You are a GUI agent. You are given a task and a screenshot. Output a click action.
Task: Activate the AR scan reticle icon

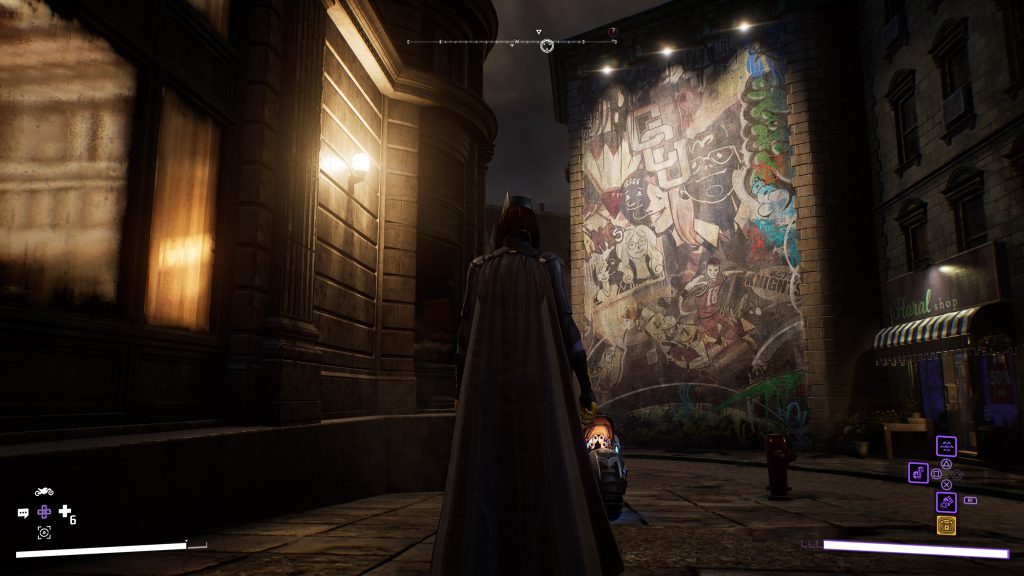point(44,532)
